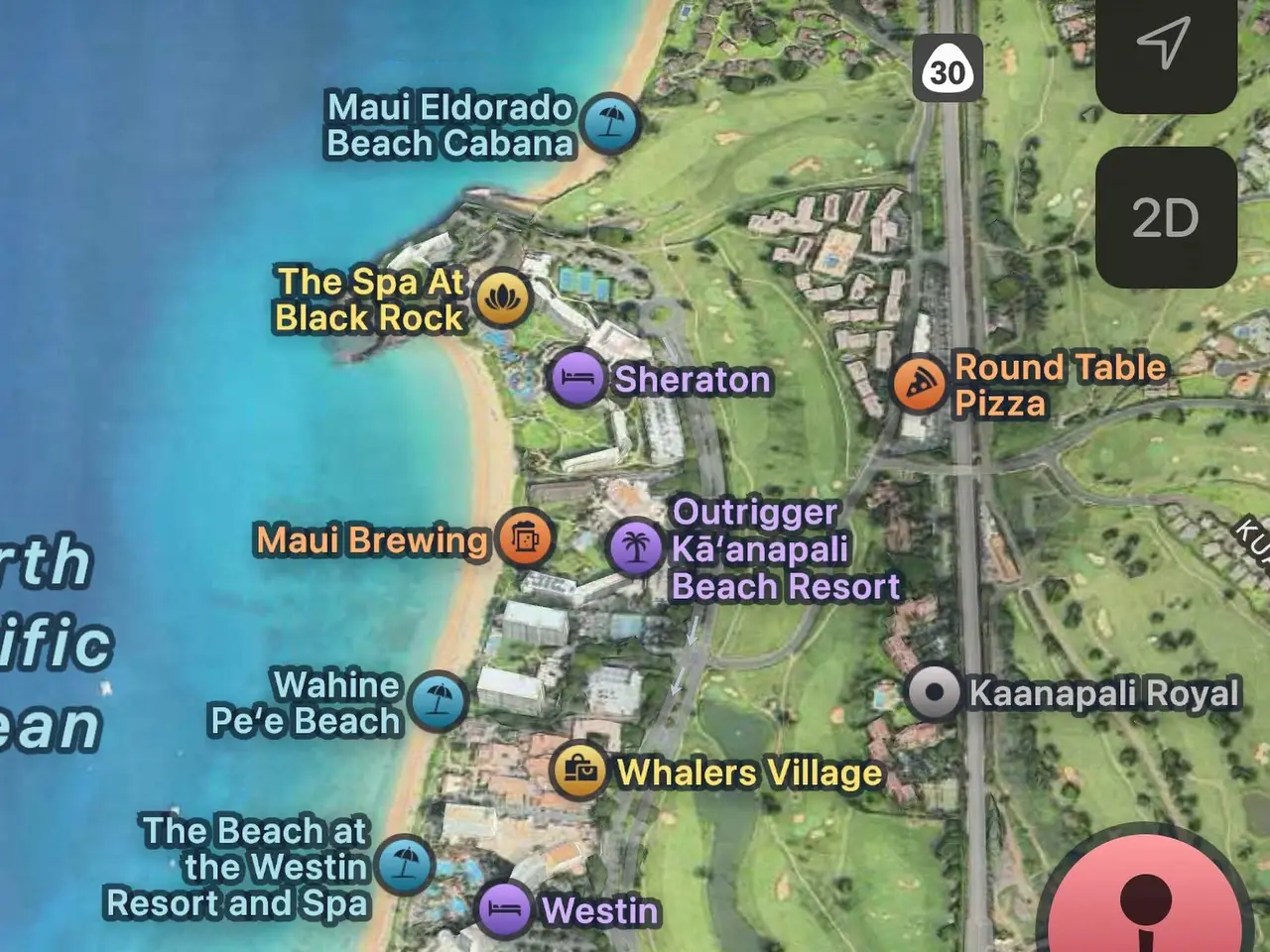
Task: Select the Round Table Pizza marker
Action: coord(919,385)
